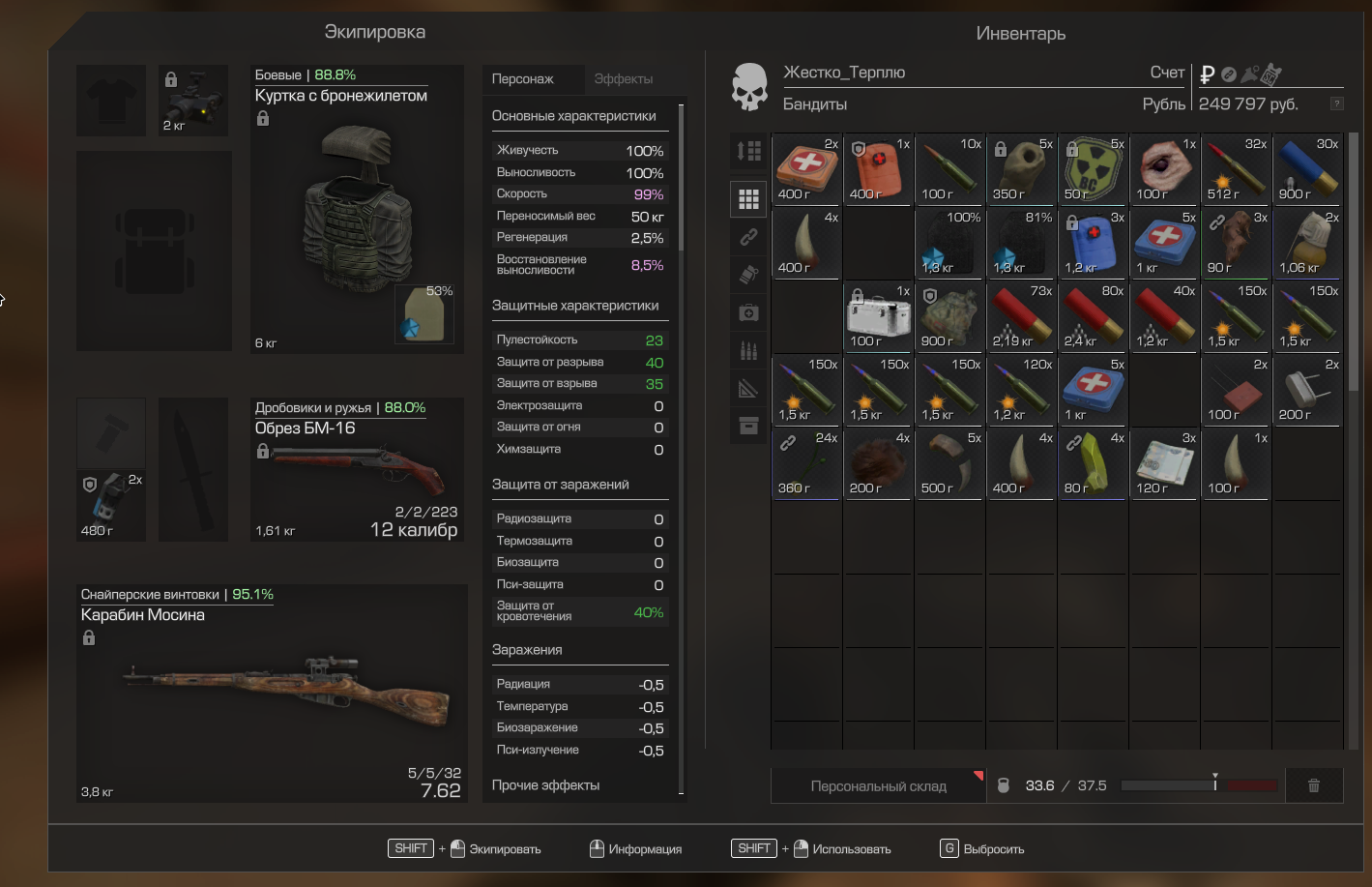1372x887 pixels.
Task: Click the inventory sort button
Action: tap(748, 151)
